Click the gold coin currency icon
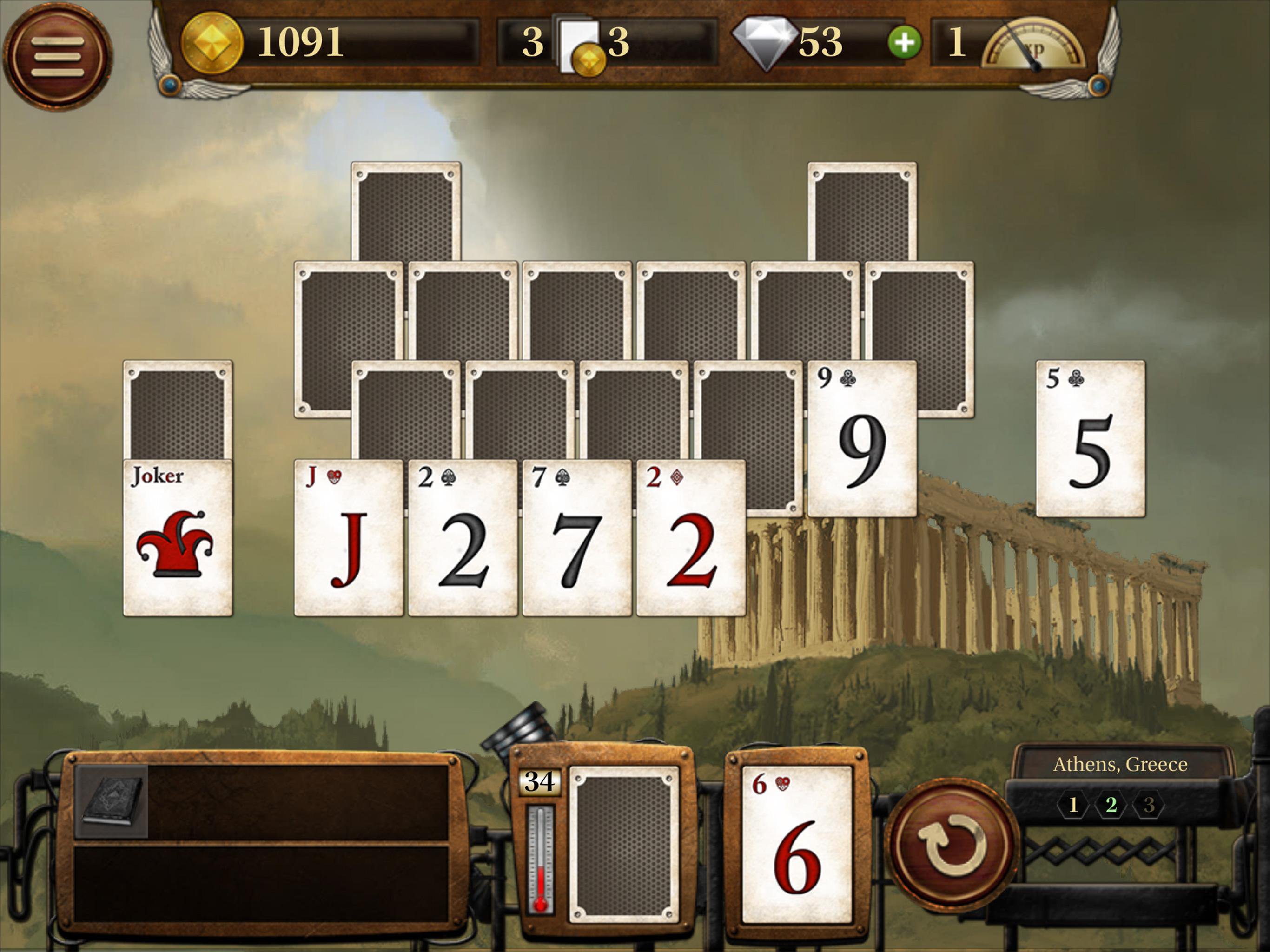The image size is (1270, 952). [212, 43]
